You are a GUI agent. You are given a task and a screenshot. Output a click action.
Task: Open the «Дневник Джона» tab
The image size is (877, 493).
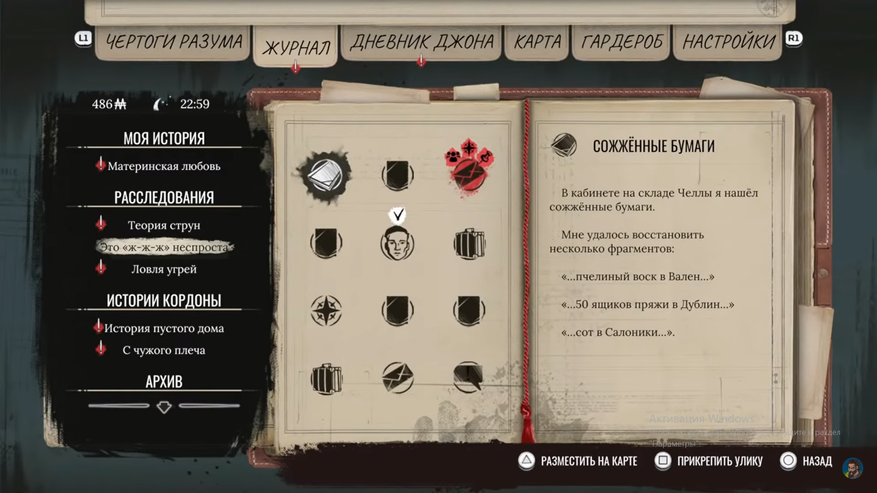point(421,42)
